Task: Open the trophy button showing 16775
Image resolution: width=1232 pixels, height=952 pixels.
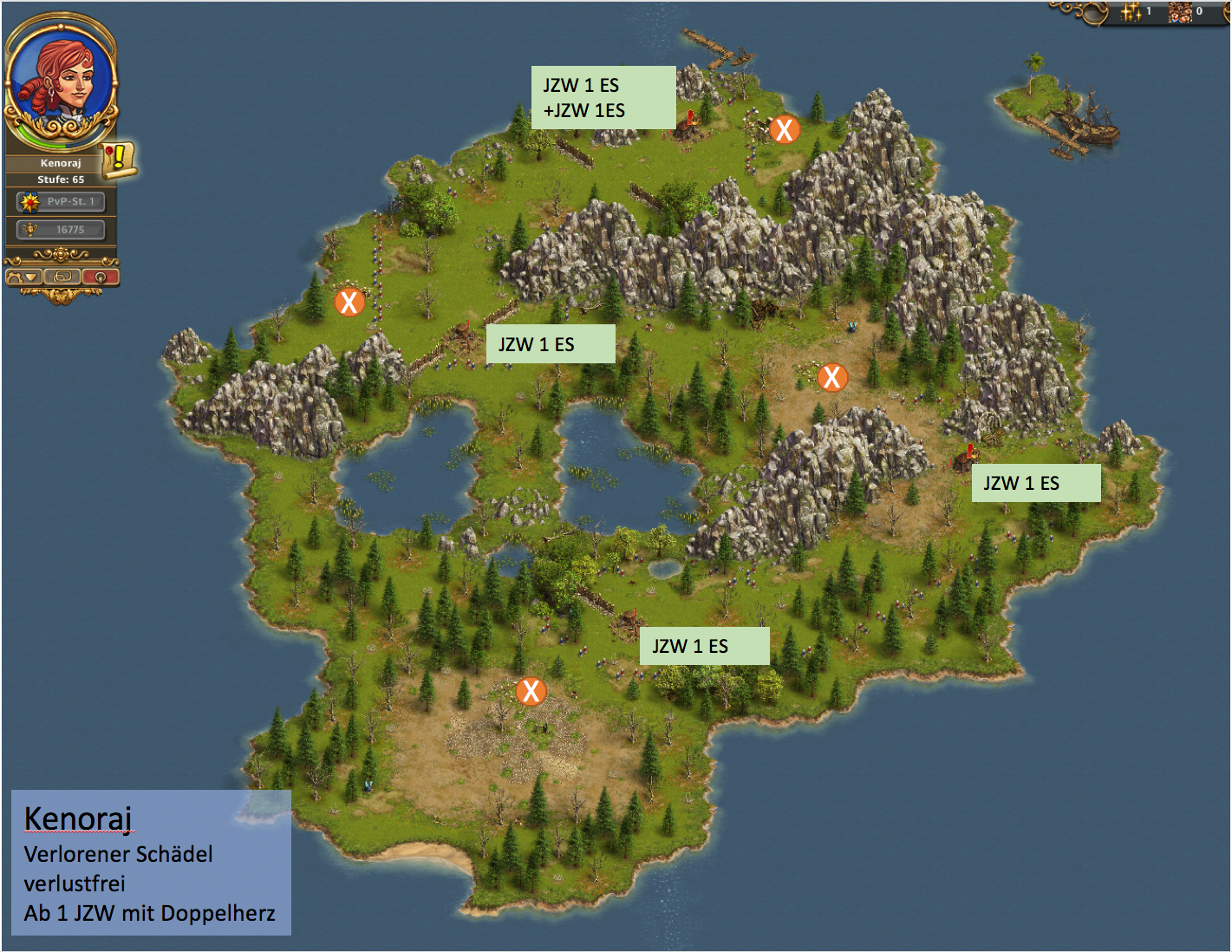Action: (61, 230)
